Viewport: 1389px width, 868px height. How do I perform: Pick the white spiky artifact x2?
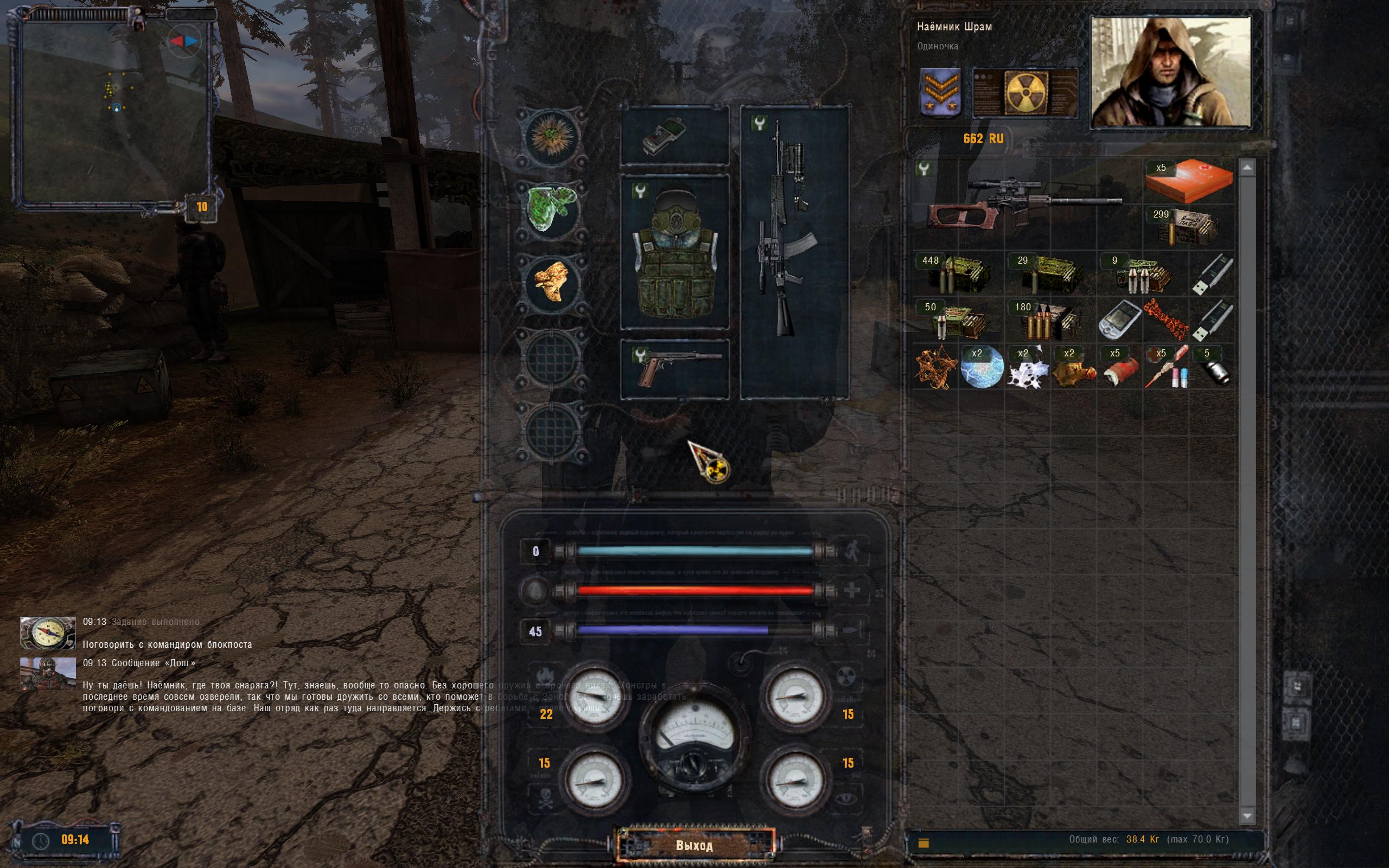(x=1028, y=368)
